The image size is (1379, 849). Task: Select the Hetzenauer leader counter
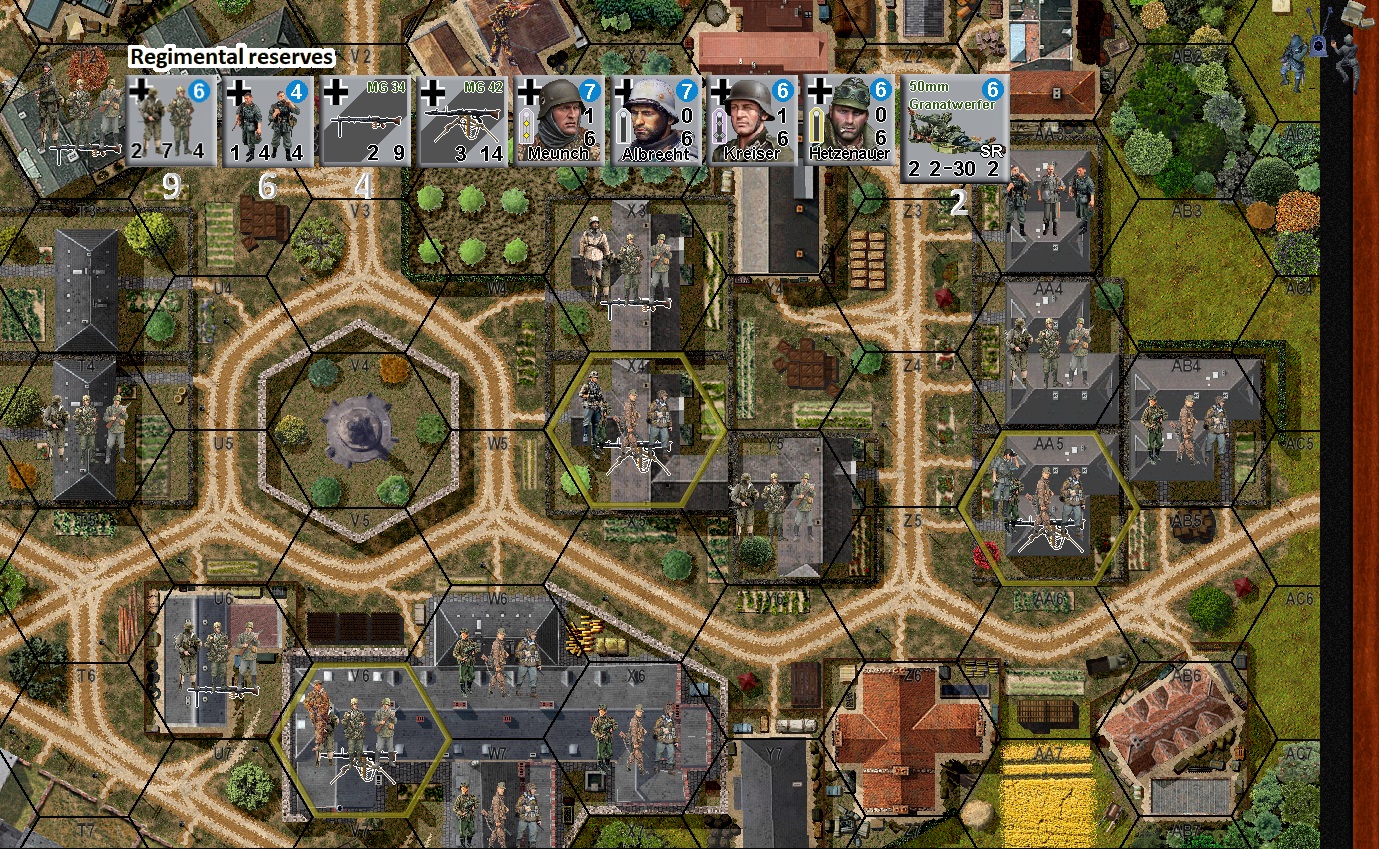(x=847, y=121)
